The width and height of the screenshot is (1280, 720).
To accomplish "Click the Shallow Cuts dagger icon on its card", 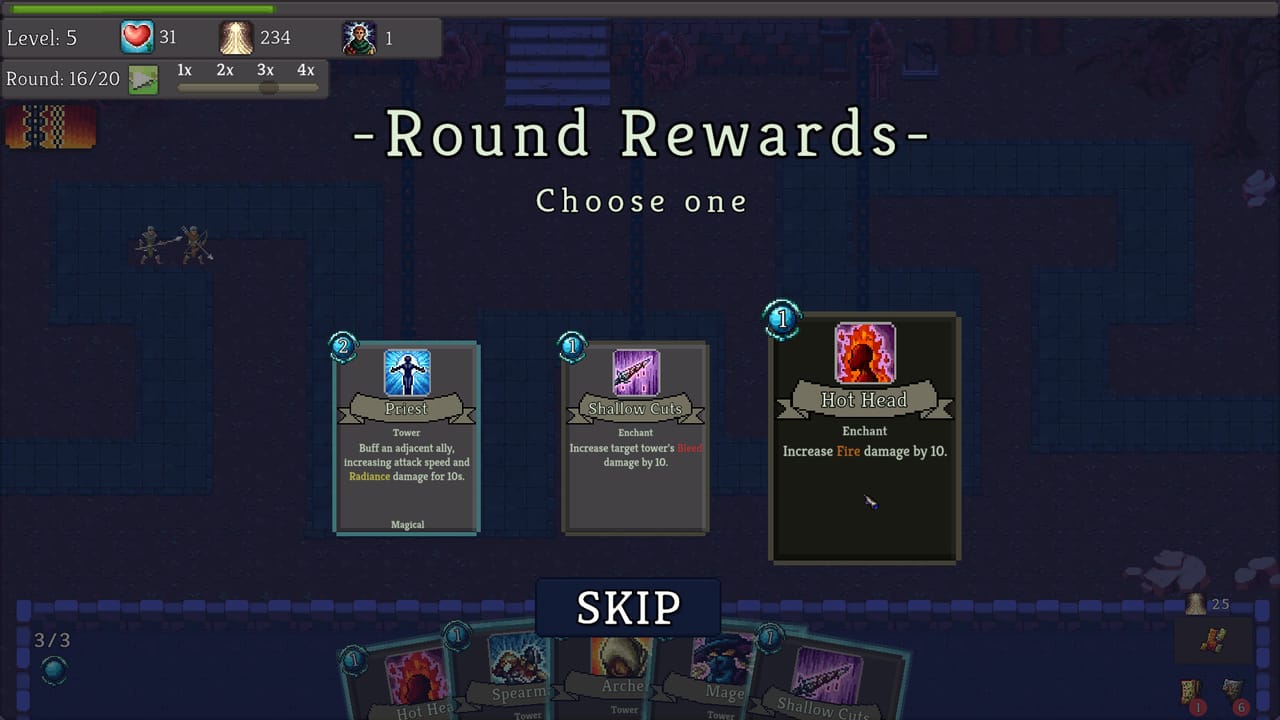I will [635, 372].
